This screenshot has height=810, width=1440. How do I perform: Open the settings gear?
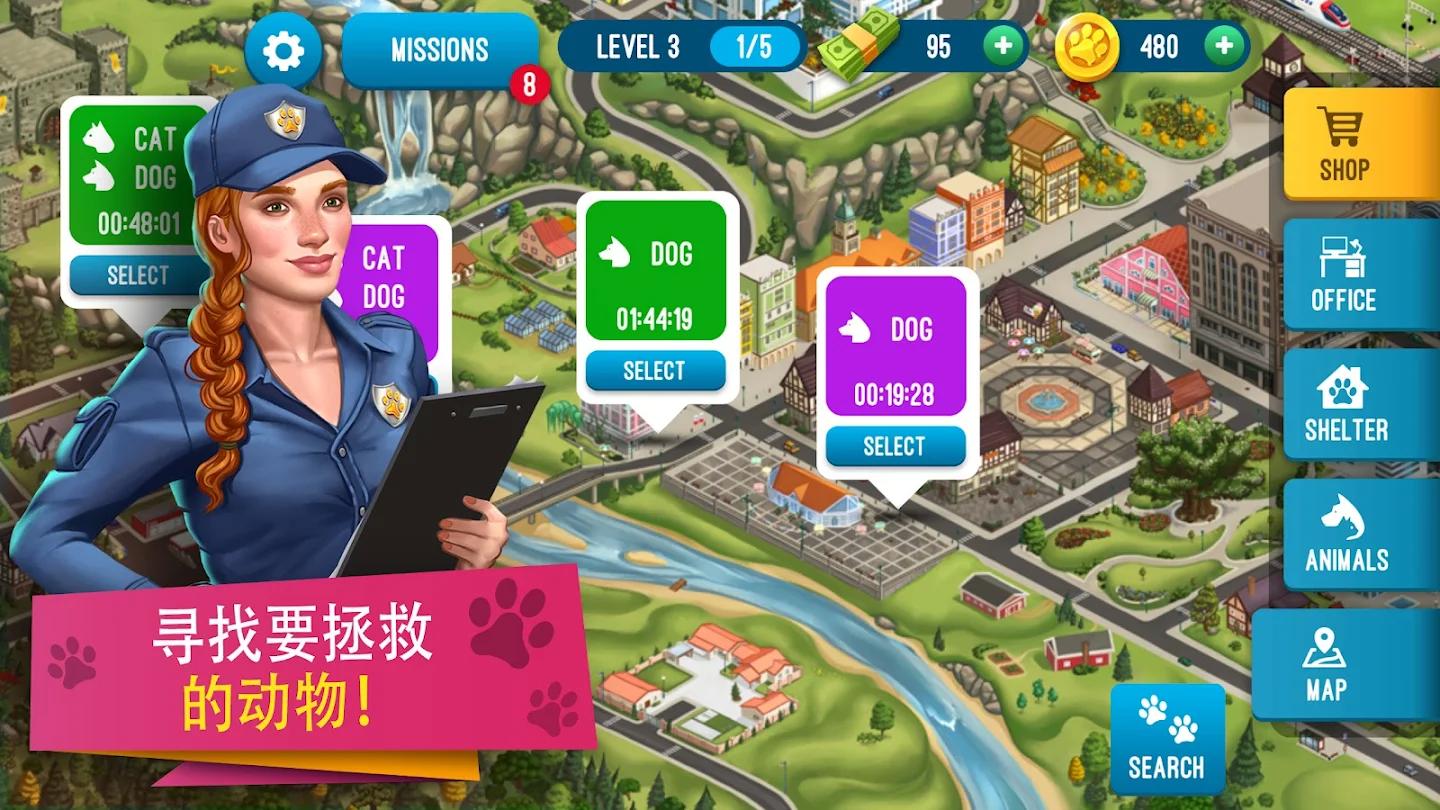pyautogui.click(x=283, y=50)
